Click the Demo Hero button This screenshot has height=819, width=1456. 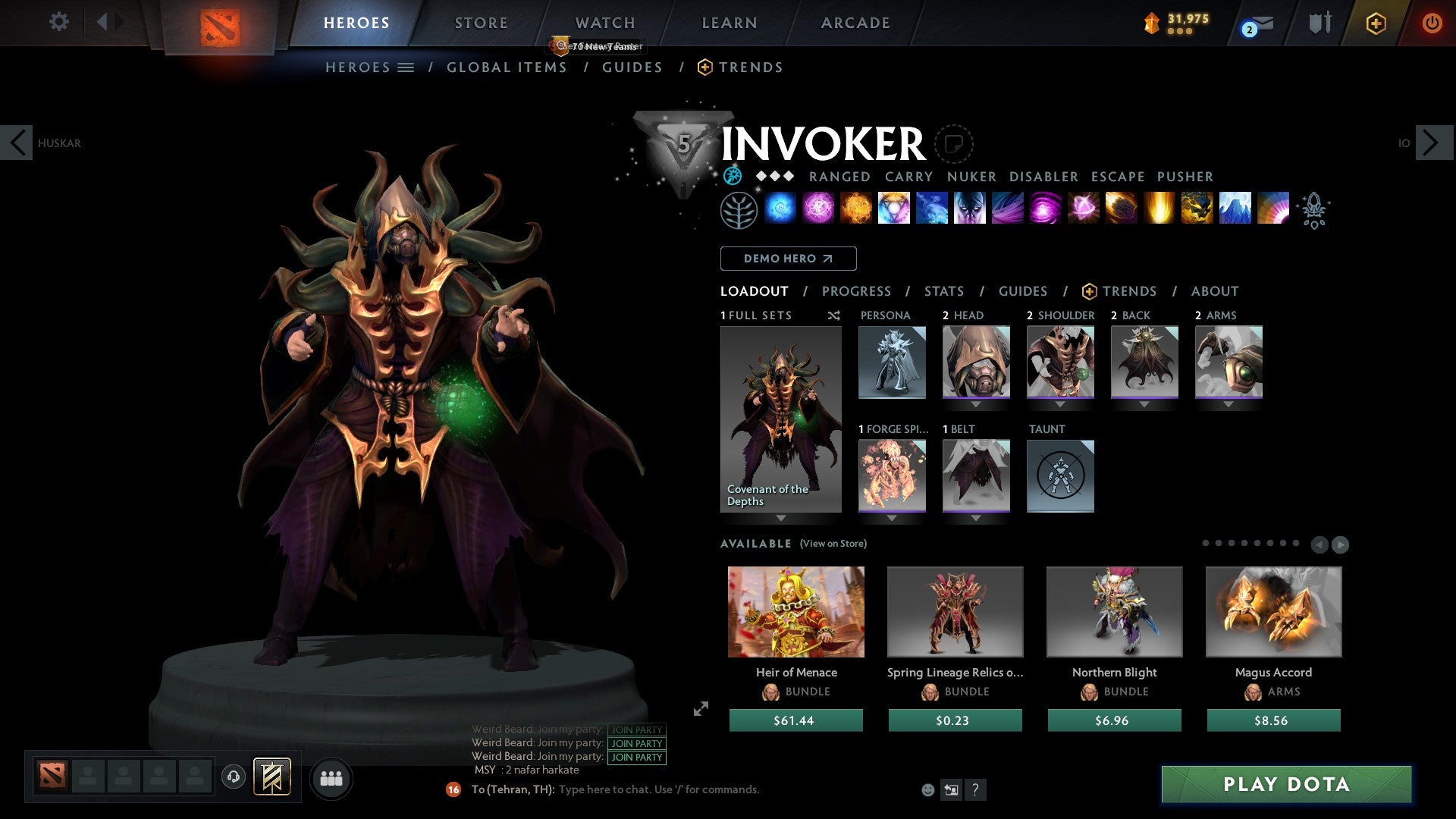787,259
